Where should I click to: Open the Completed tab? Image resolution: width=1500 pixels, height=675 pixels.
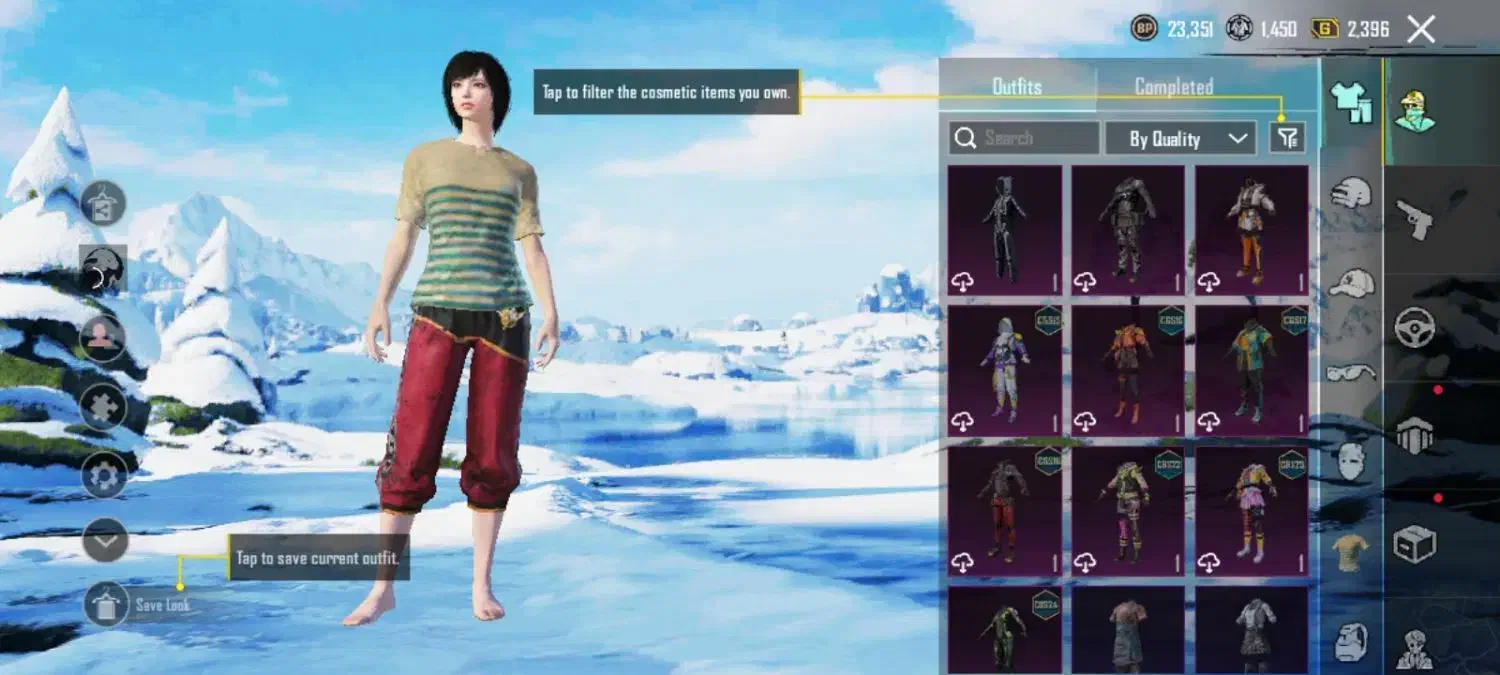coord(1174,87)
